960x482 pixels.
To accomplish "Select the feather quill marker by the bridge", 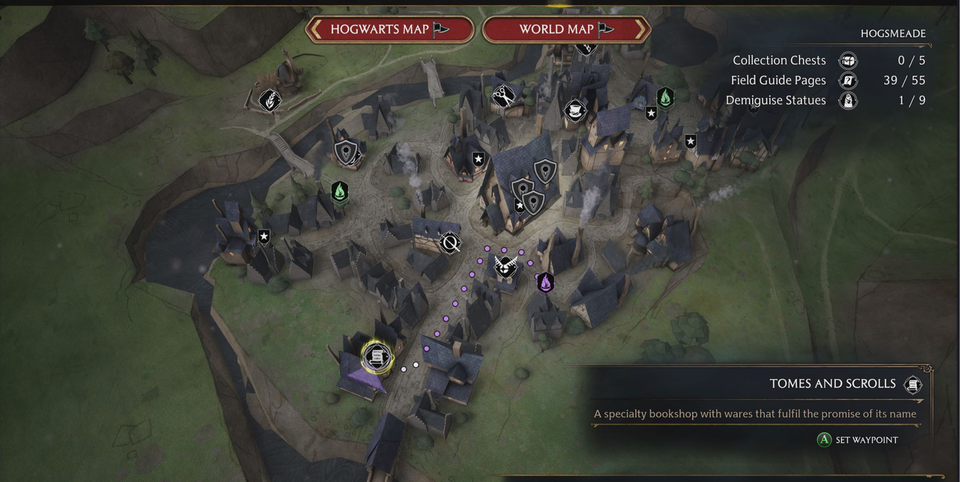I will pos(268,98).
